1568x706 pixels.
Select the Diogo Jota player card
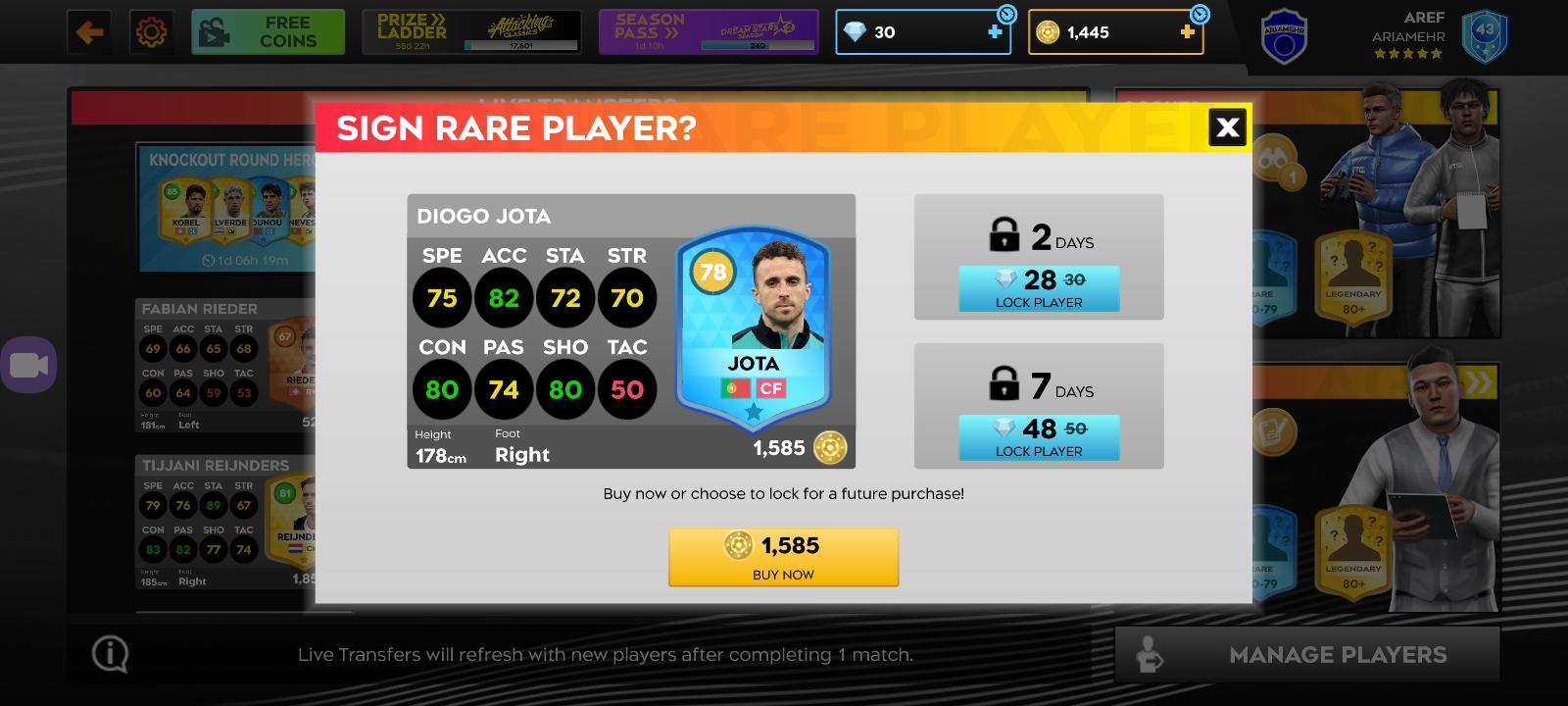point(753,328)
